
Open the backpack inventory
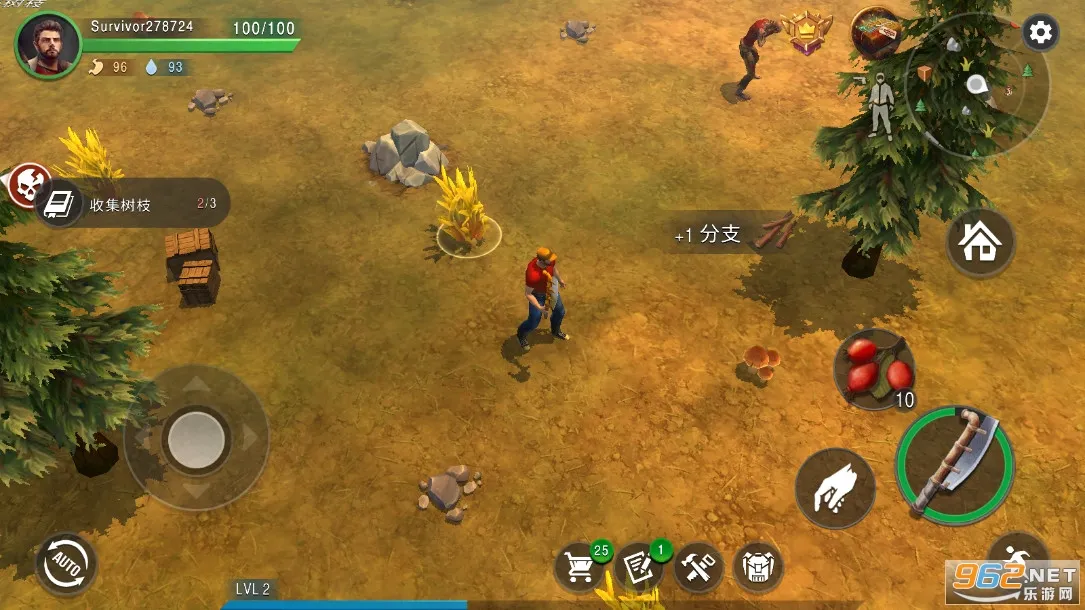pos(758,568)
